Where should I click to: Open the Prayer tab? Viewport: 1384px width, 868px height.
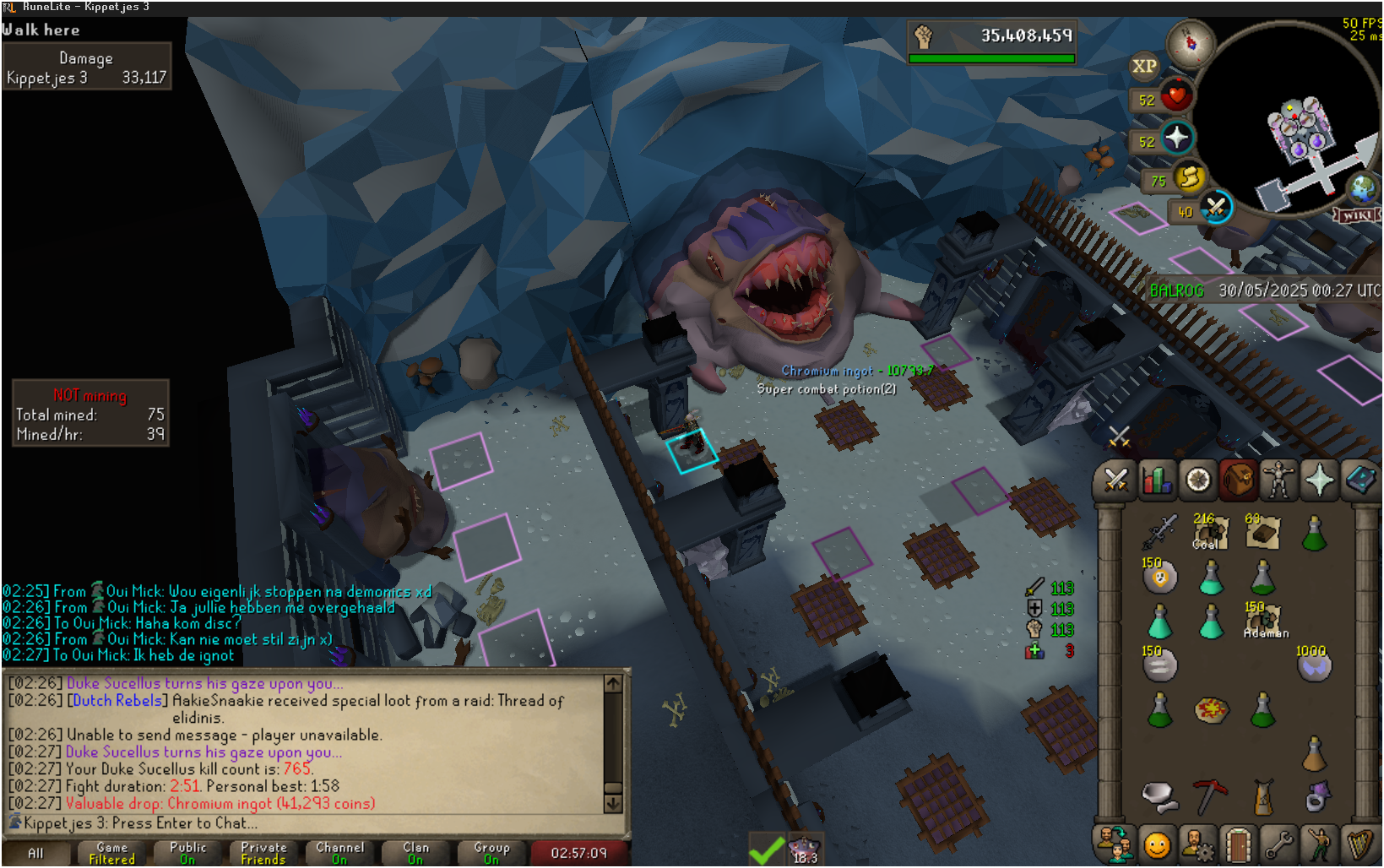tap(1319, 480)
